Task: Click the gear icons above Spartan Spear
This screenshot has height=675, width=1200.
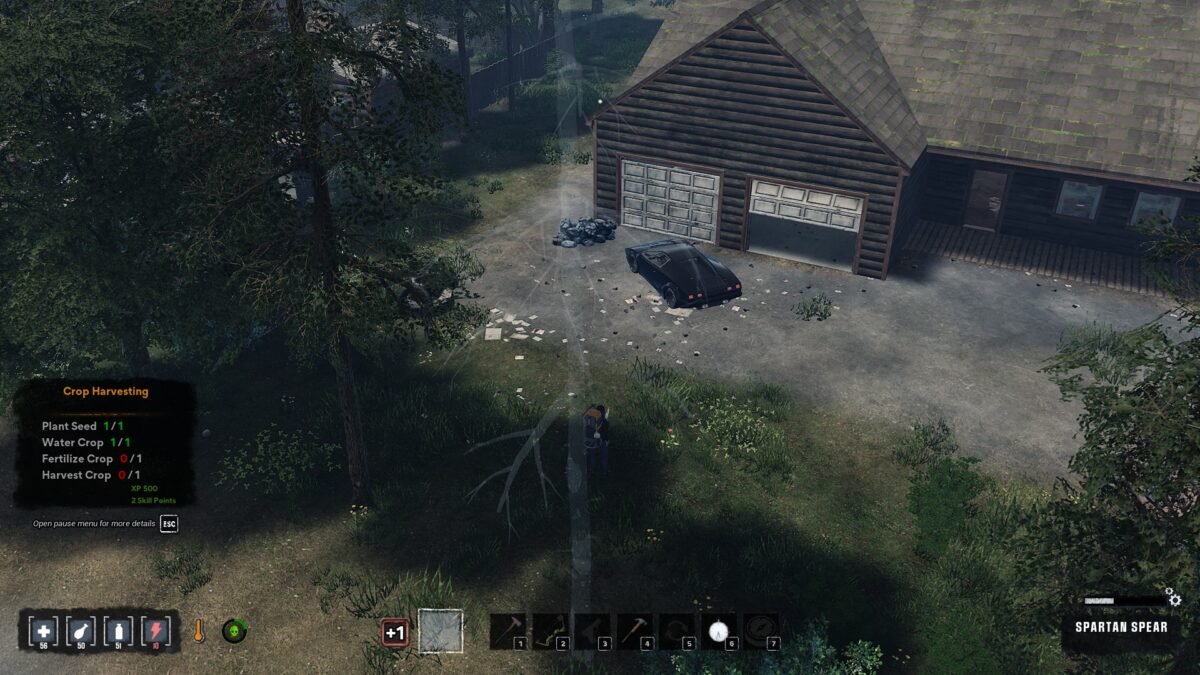Action: tap(1174, 598)
